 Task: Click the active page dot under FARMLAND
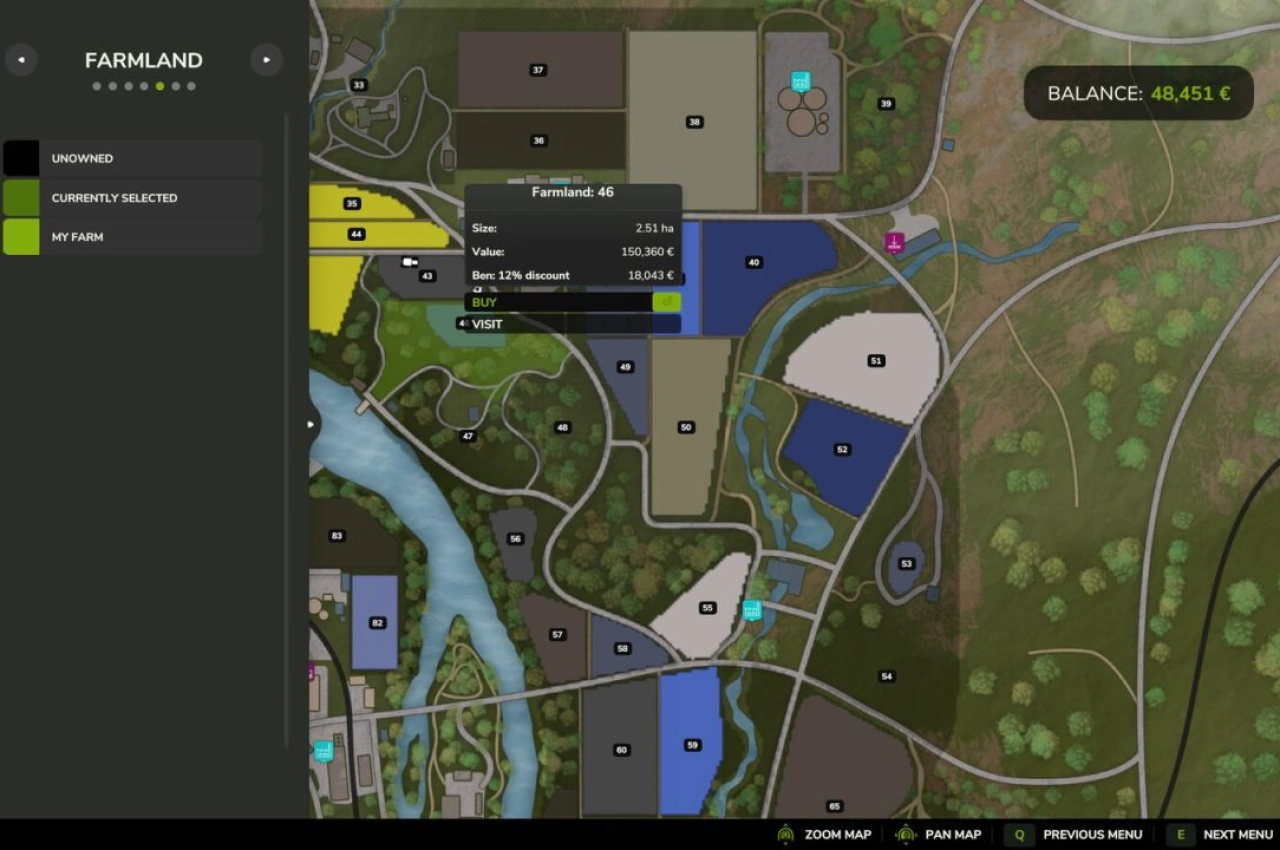pos(160,86)
